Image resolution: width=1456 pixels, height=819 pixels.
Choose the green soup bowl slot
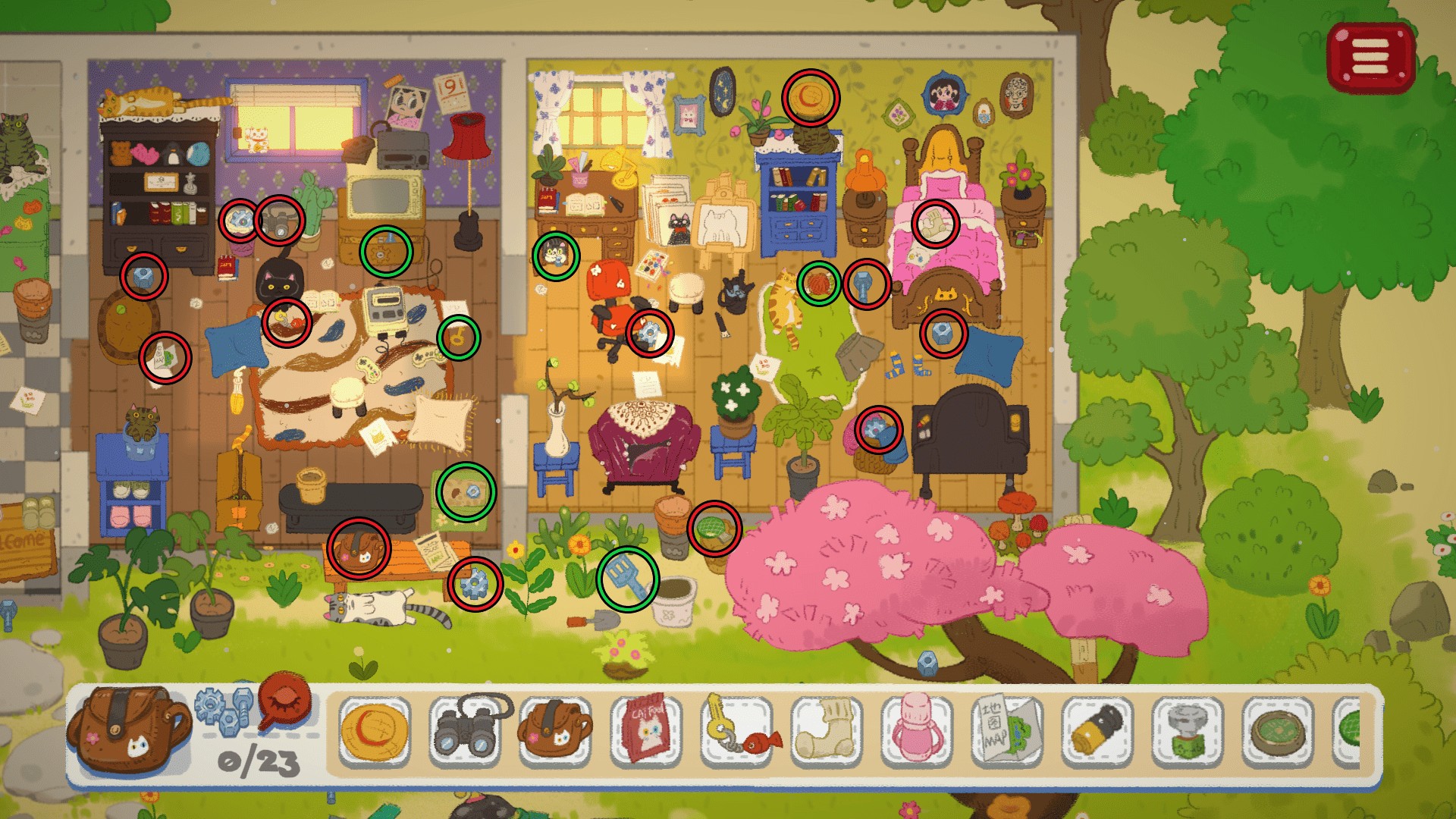(1278, 732)
